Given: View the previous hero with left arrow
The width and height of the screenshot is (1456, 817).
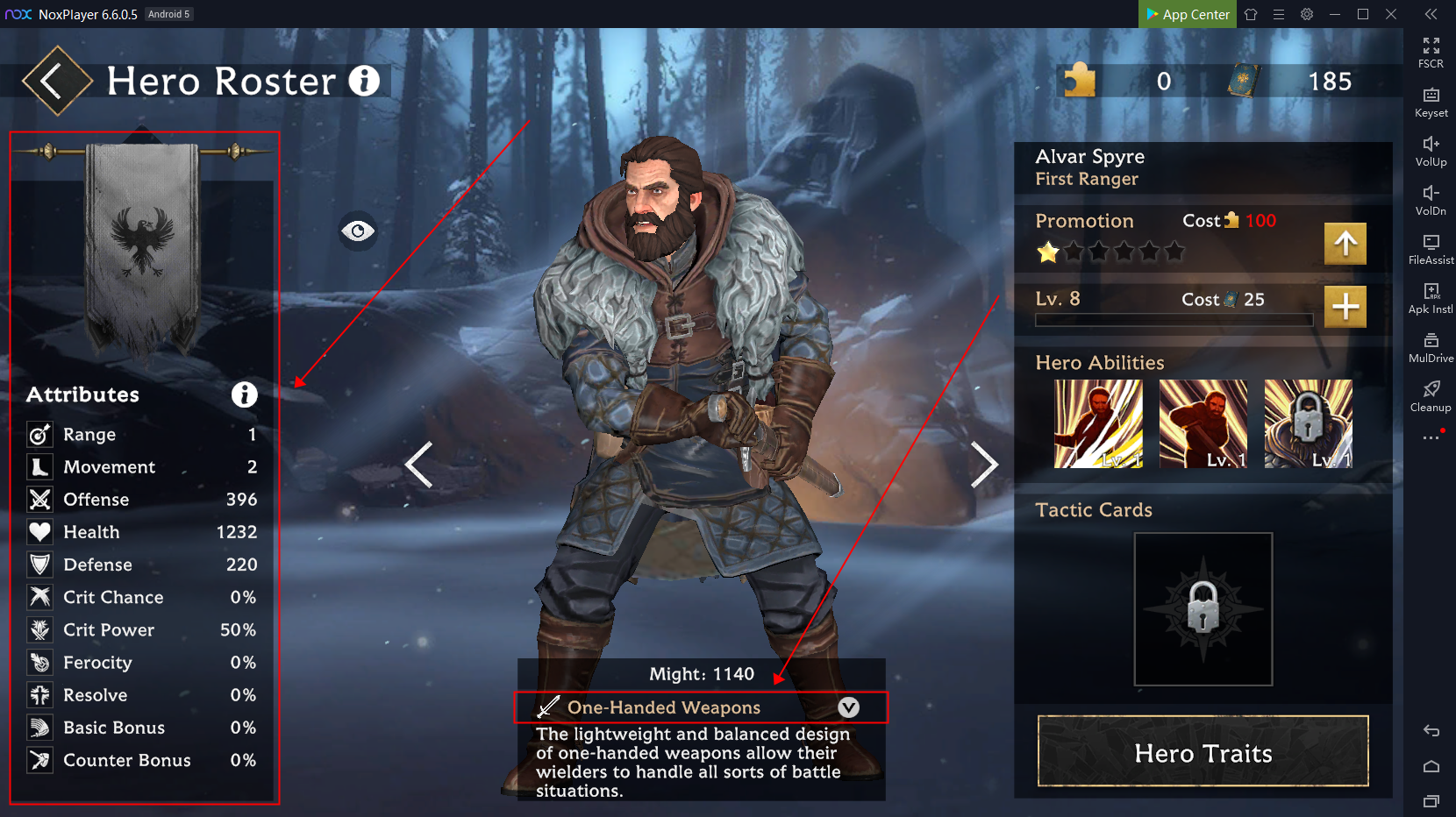Looking at the screenshot, I should click(419, 465).
